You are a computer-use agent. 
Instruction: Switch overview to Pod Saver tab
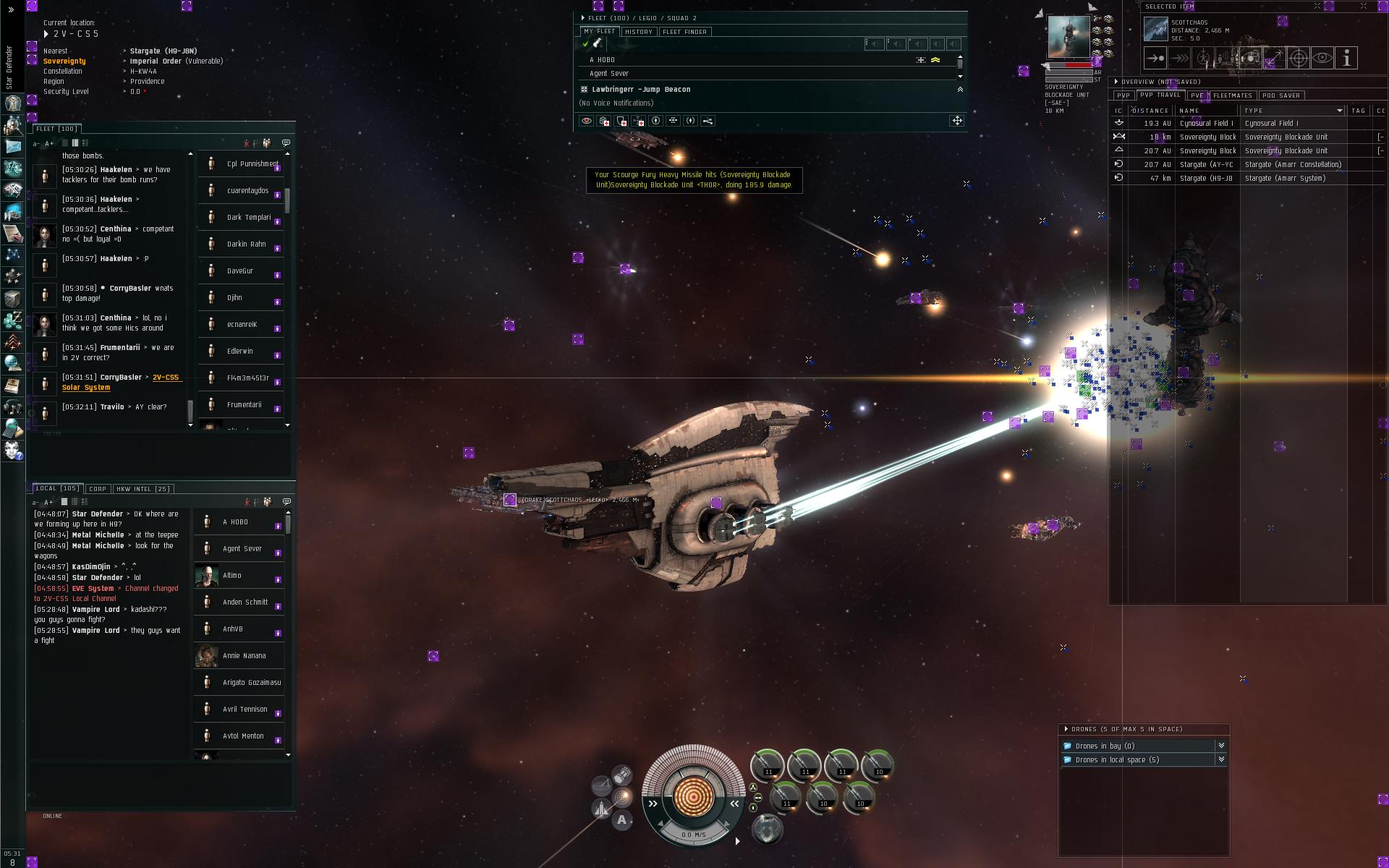[1280, 95]
